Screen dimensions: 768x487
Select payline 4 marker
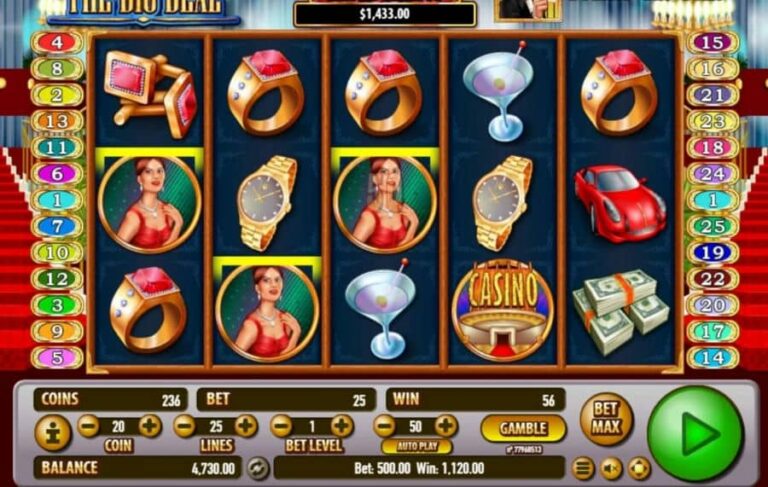tap(58, 43)
